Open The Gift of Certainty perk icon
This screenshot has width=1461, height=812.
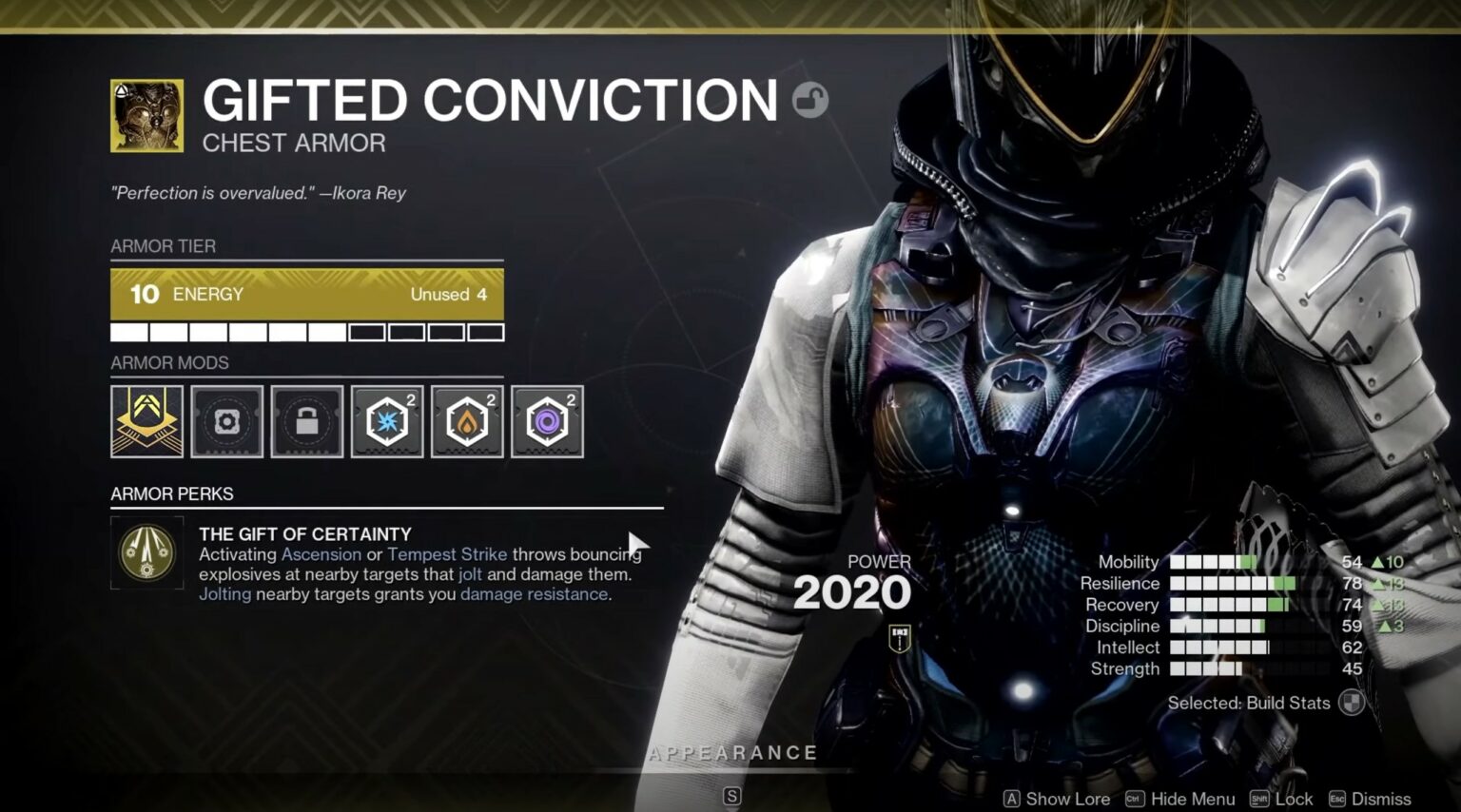pos(147,553)
